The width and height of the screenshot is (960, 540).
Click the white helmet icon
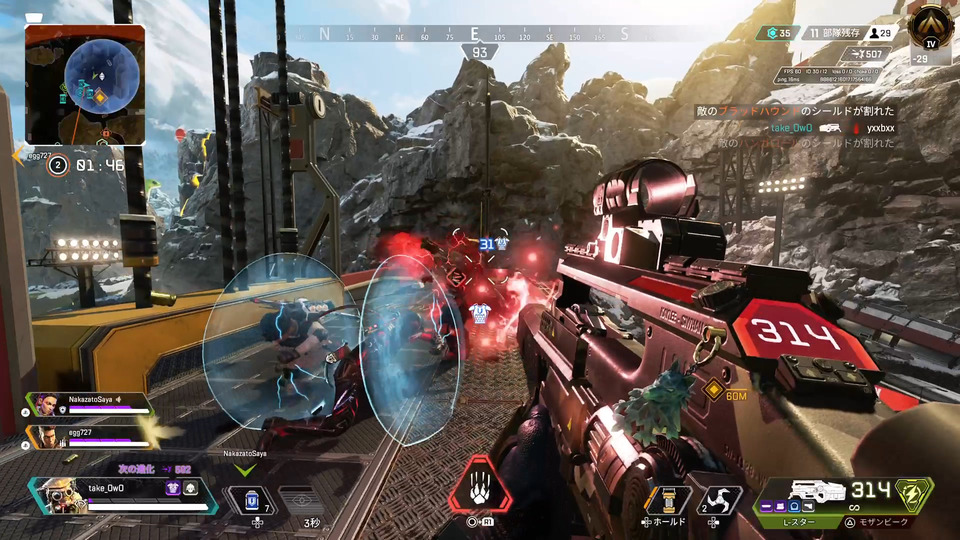[190, 489]
